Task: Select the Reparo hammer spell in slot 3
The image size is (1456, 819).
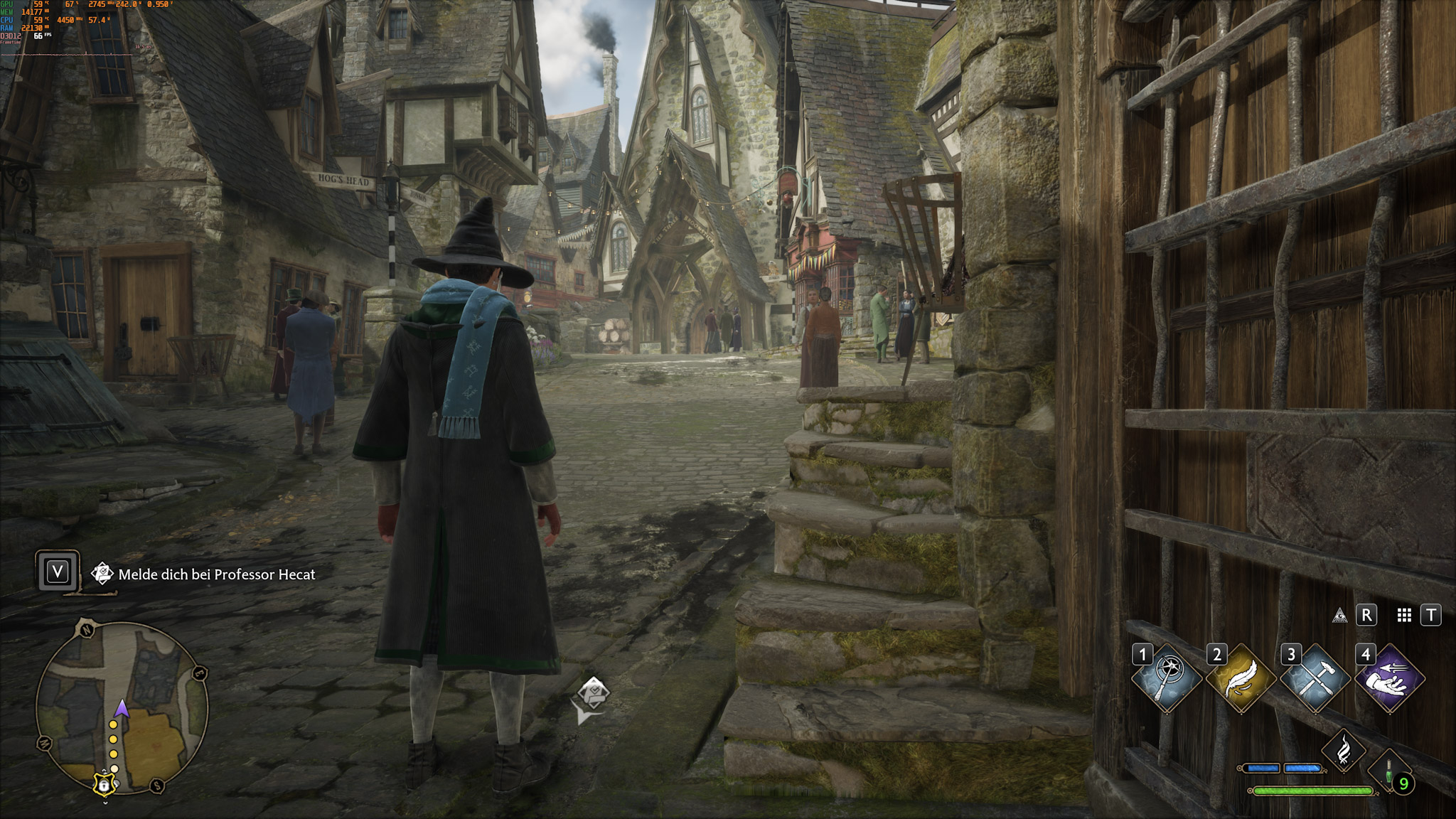Action: [x=1317, y=678]
